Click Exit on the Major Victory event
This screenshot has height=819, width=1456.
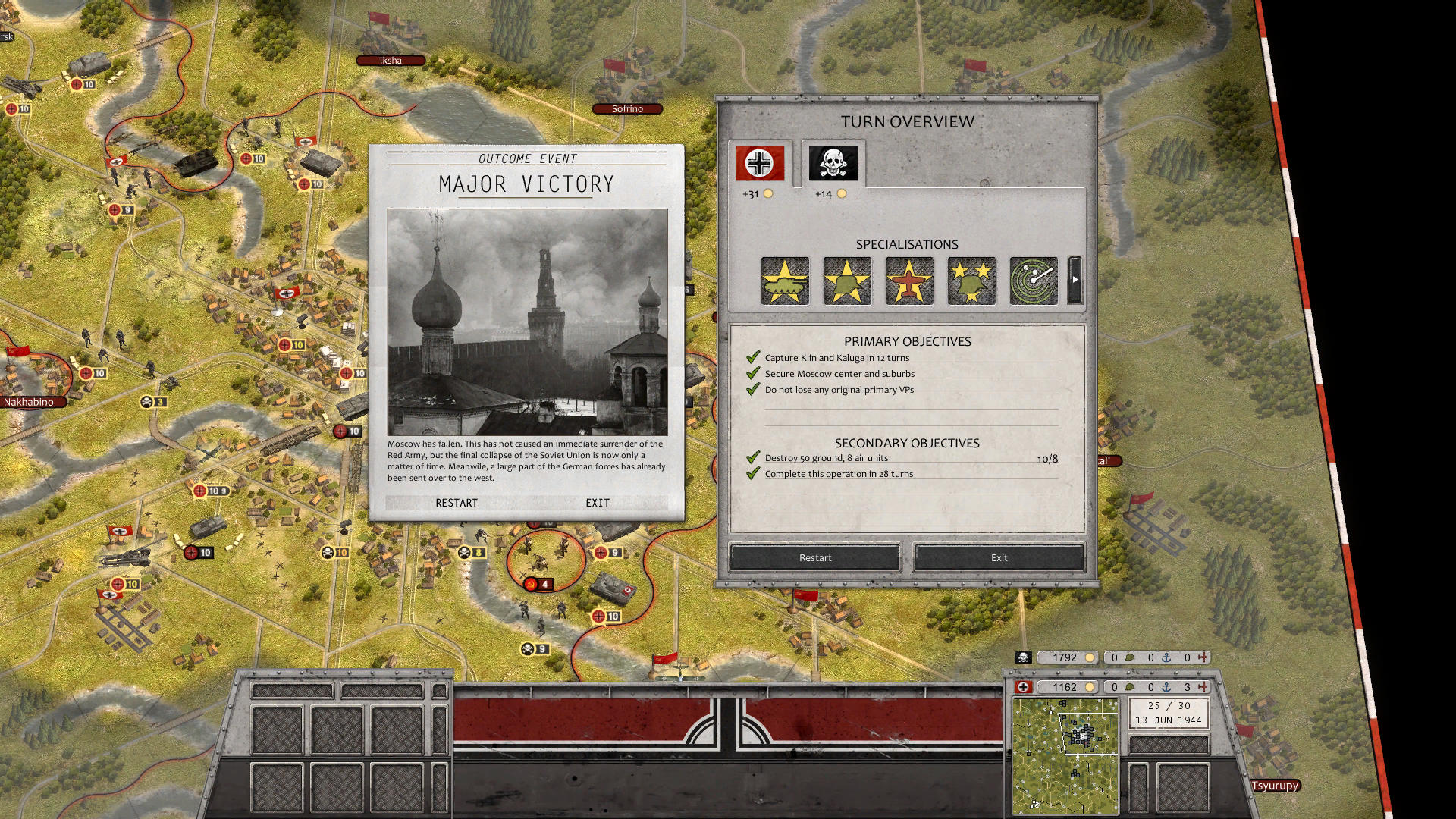[597, 502]
